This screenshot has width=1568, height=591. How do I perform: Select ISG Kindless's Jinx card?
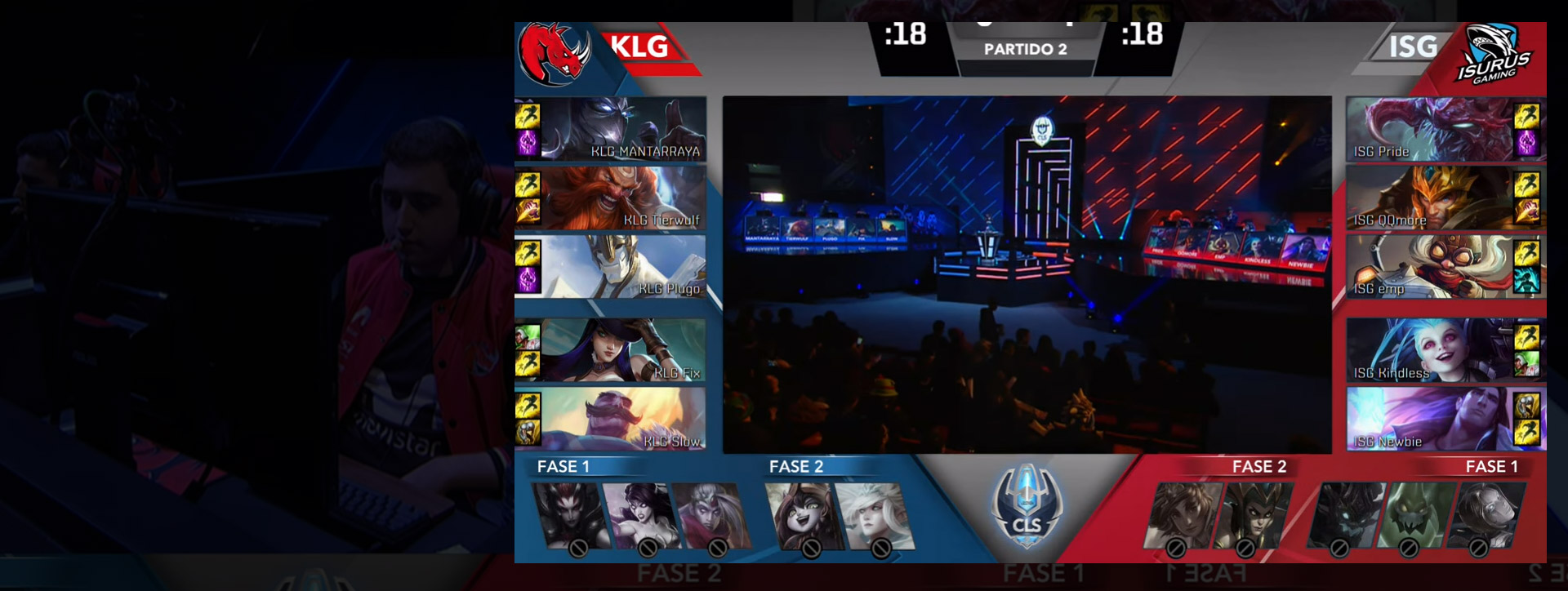[1430, 350]
